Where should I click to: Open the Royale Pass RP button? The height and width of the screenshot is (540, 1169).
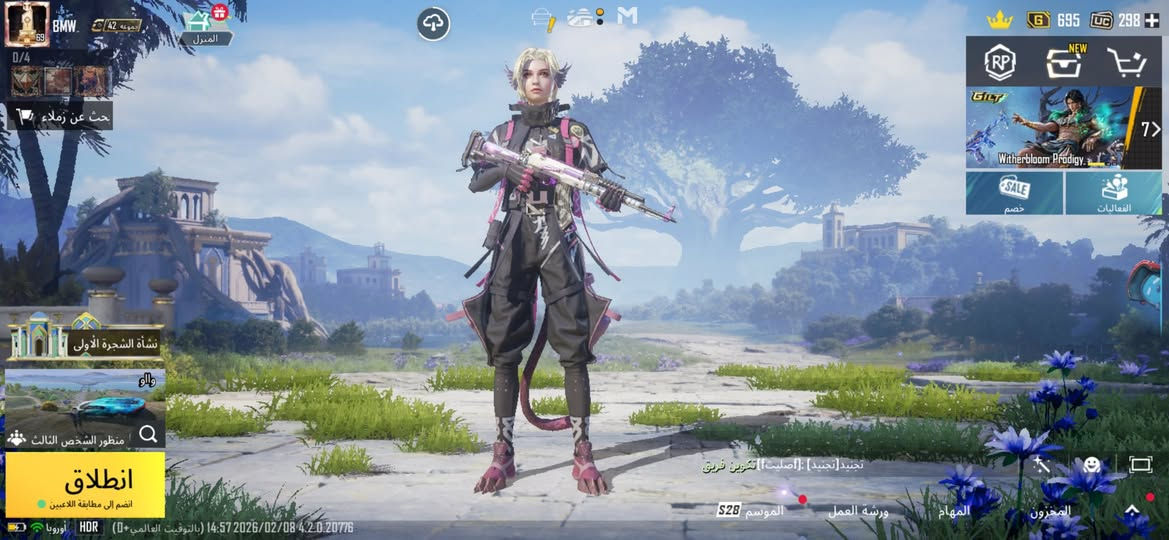click(999, 63)
